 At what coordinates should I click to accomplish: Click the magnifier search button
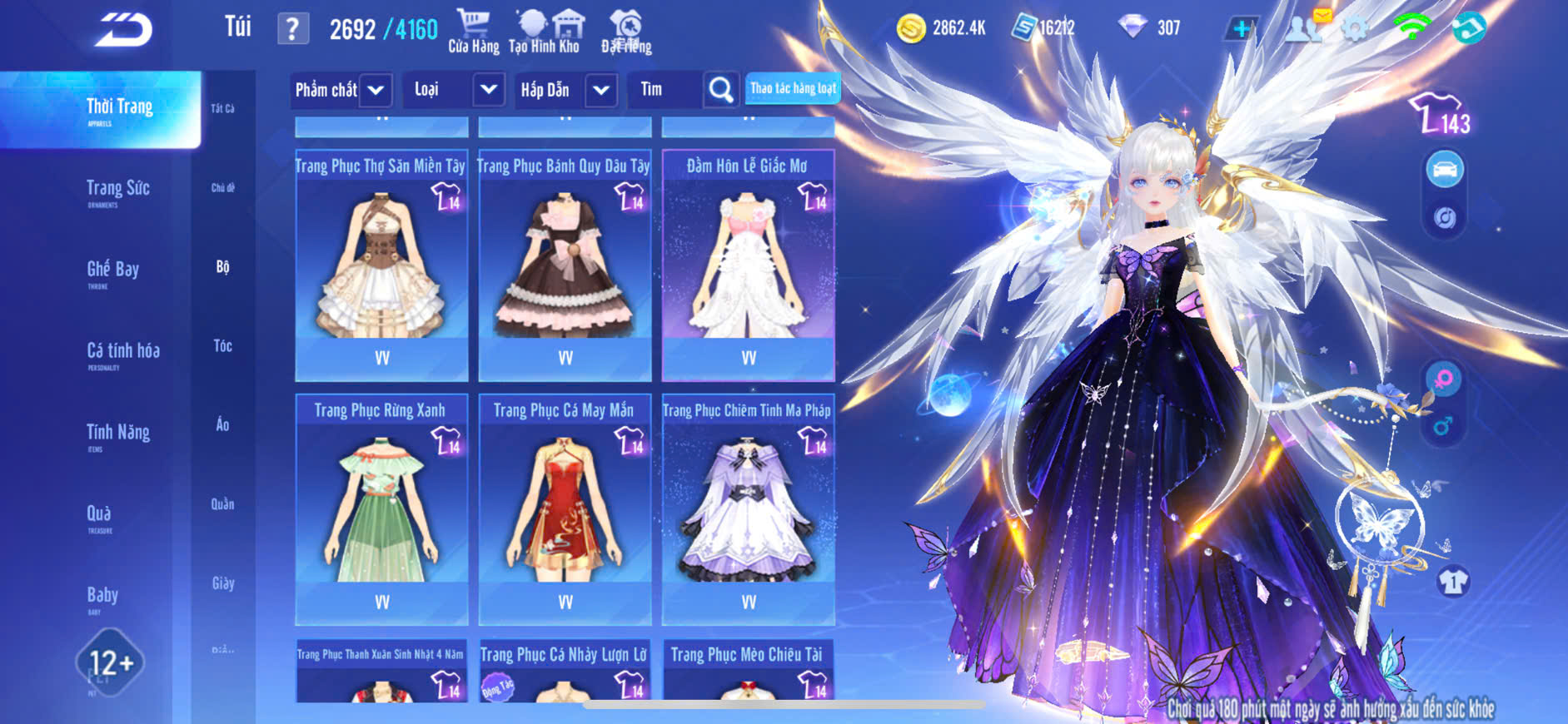point(720,90)
